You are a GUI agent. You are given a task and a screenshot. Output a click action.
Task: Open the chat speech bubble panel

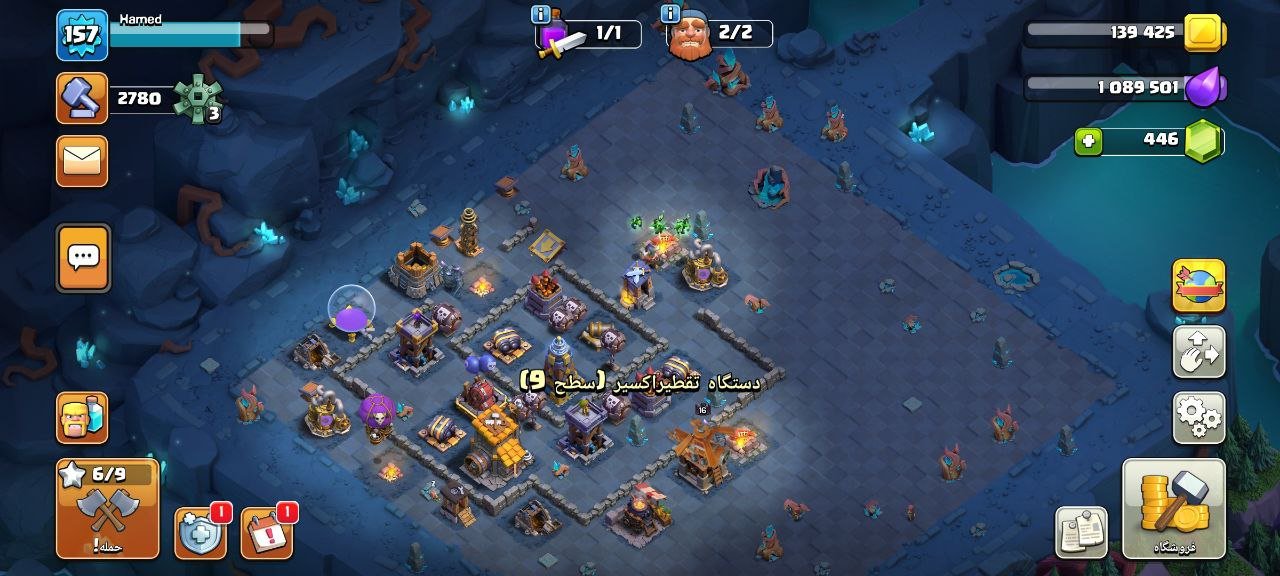[83, 257]
